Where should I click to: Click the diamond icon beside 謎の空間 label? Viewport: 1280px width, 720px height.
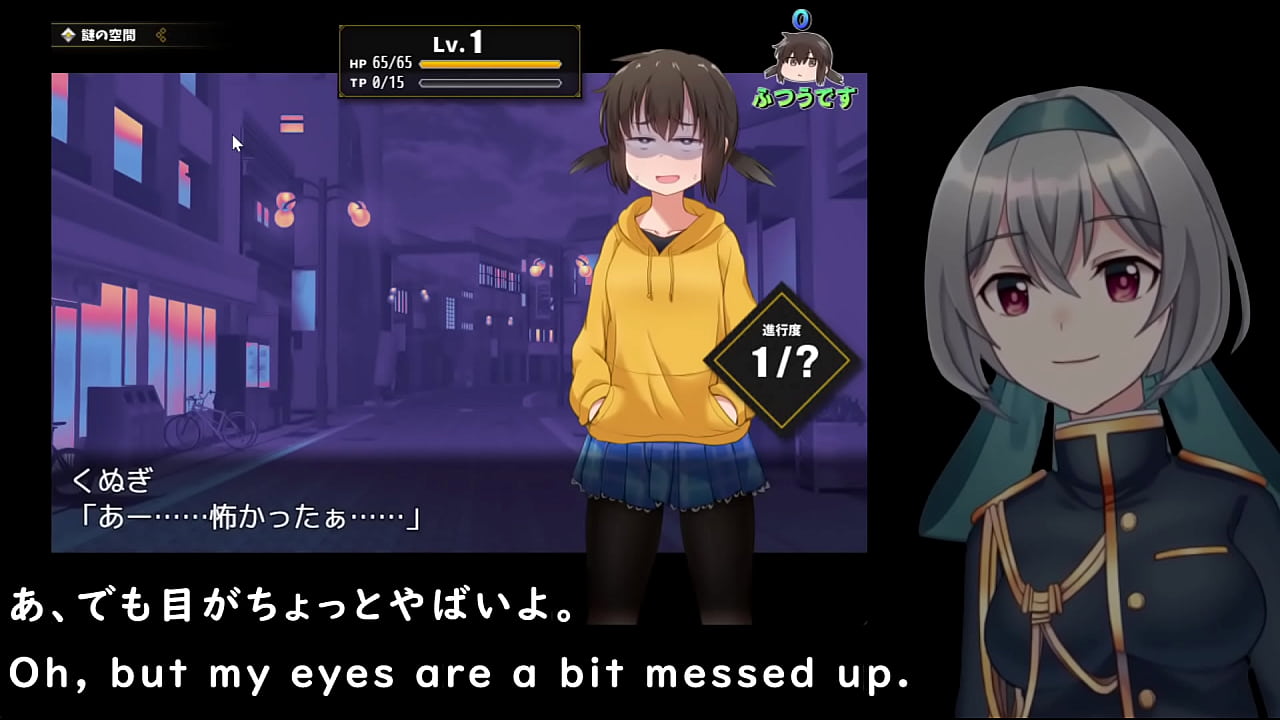click(x=69, y=34)
